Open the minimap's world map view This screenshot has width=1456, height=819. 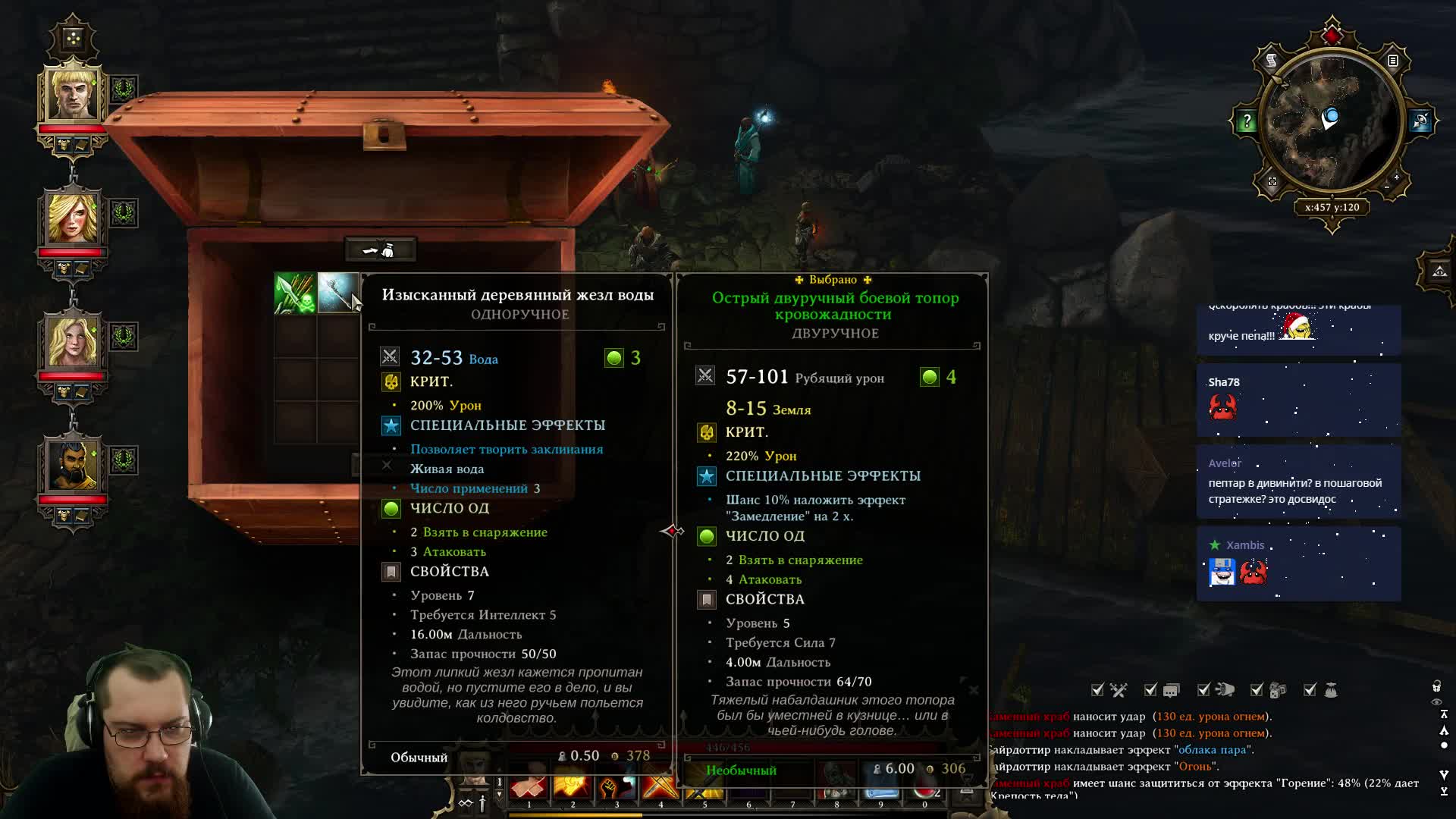[x=1272, y=181]
